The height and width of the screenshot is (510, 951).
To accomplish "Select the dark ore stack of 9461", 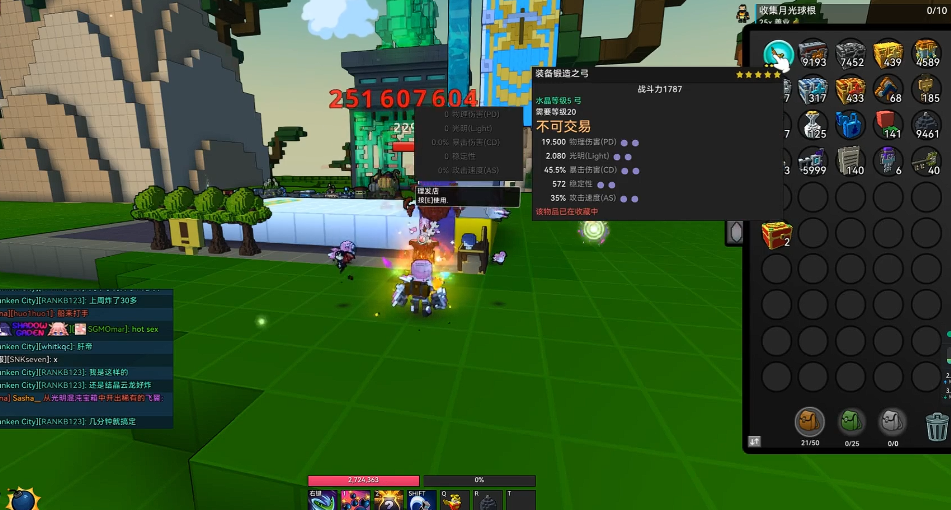I will click(x=926, y=126).
